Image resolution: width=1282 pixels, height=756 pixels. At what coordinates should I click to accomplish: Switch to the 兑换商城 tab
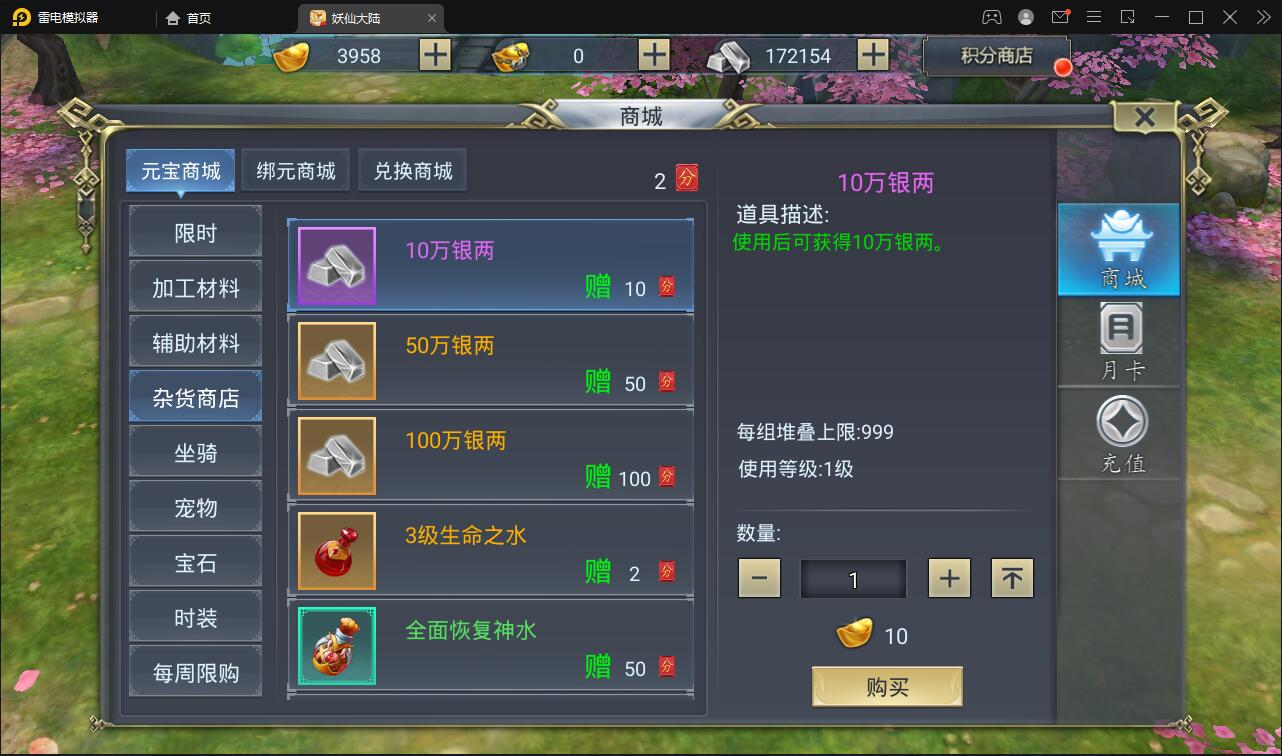pyautogui.click(x=412, y=170)
